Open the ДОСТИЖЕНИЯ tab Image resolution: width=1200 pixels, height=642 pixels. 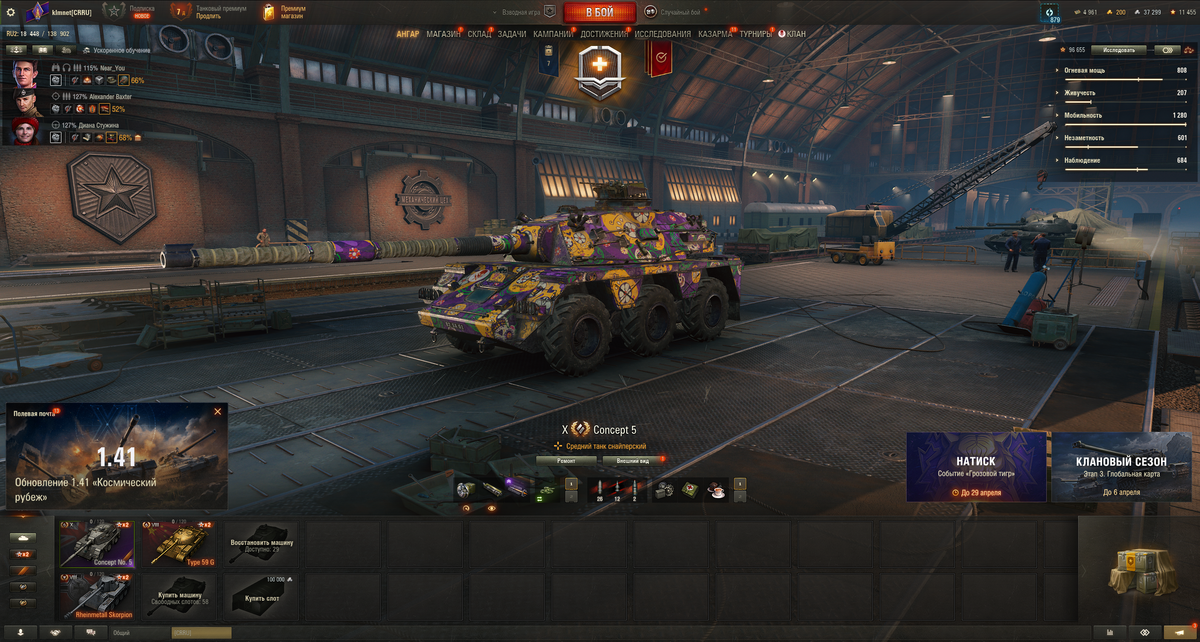tap(604, 34)
